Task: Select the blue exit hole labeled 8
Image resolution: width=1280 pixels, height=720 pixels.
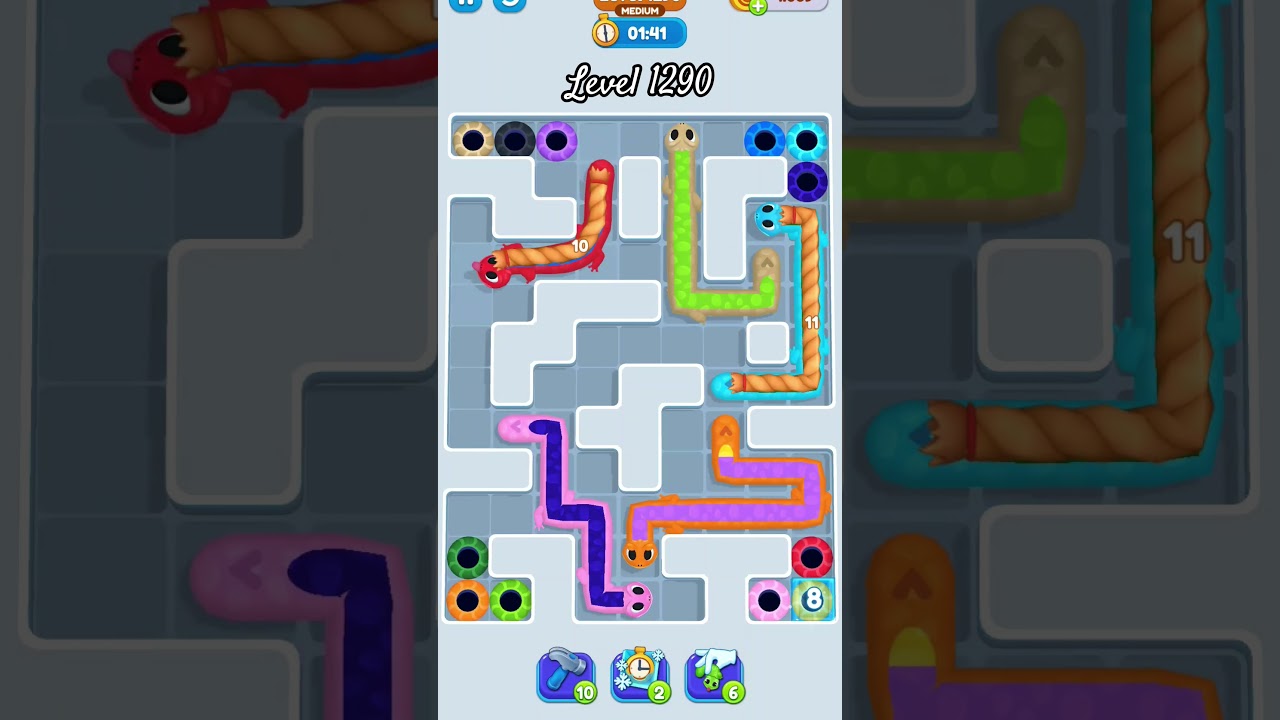Action: point(812,600)
